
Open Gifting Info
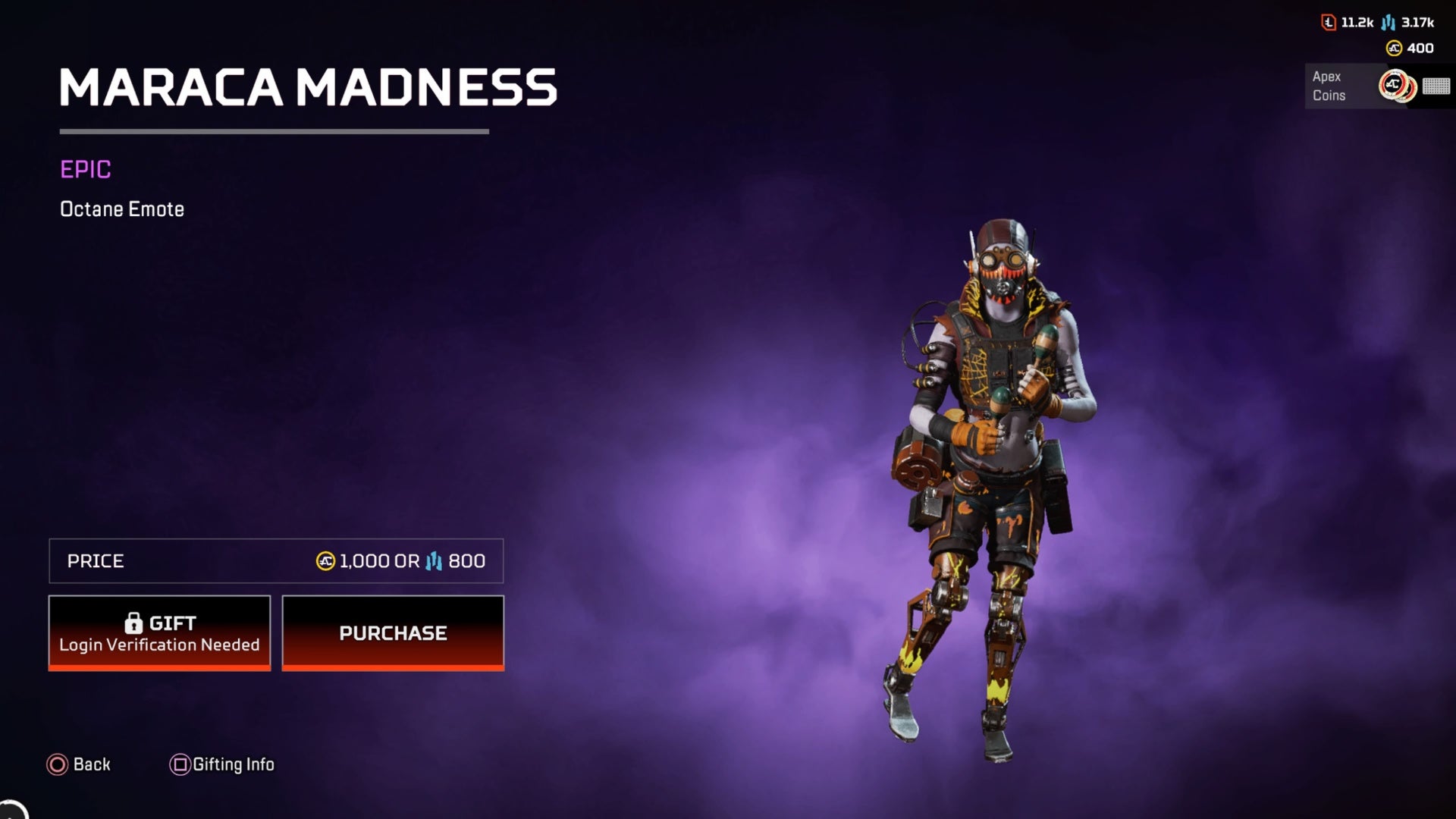pyautogui.click(x=221, y=764)
